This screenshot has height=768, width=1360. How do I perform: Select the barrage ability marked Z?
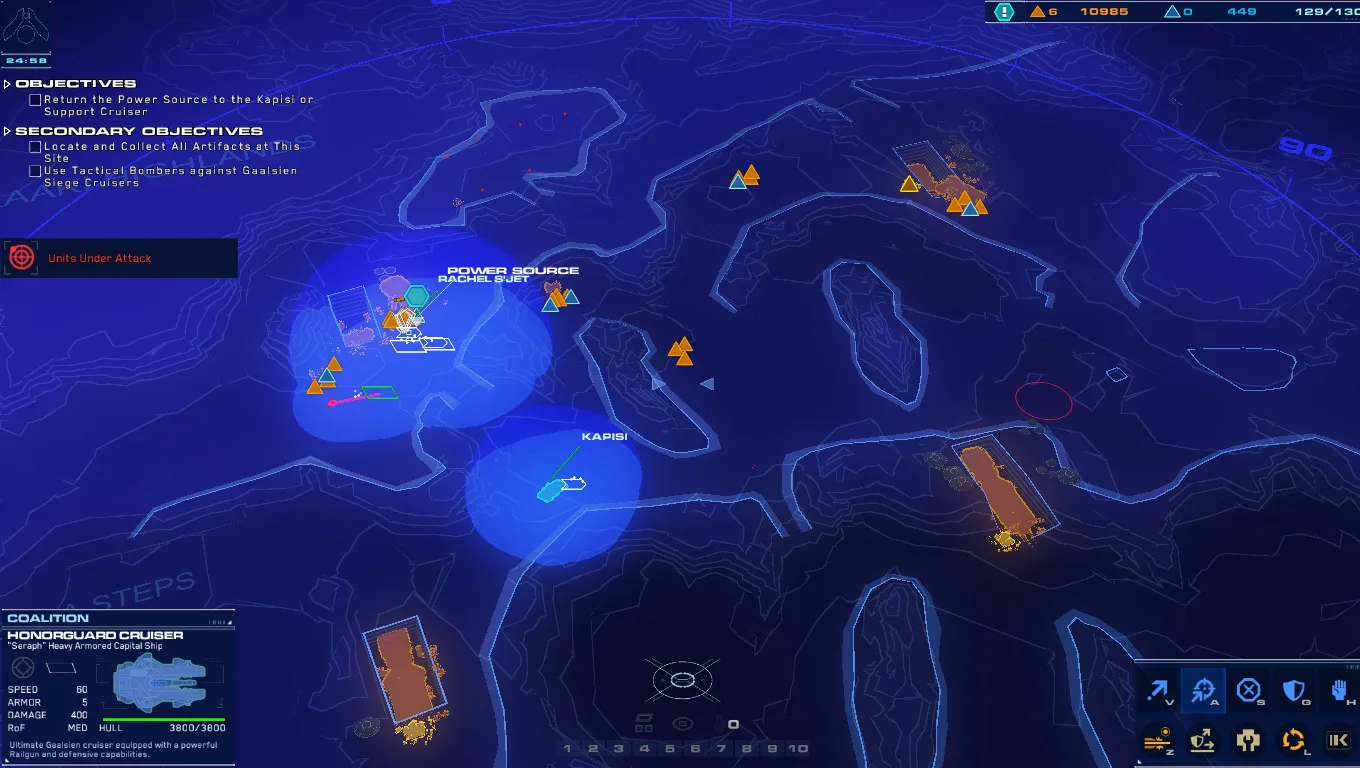[x=1157, y=740]
